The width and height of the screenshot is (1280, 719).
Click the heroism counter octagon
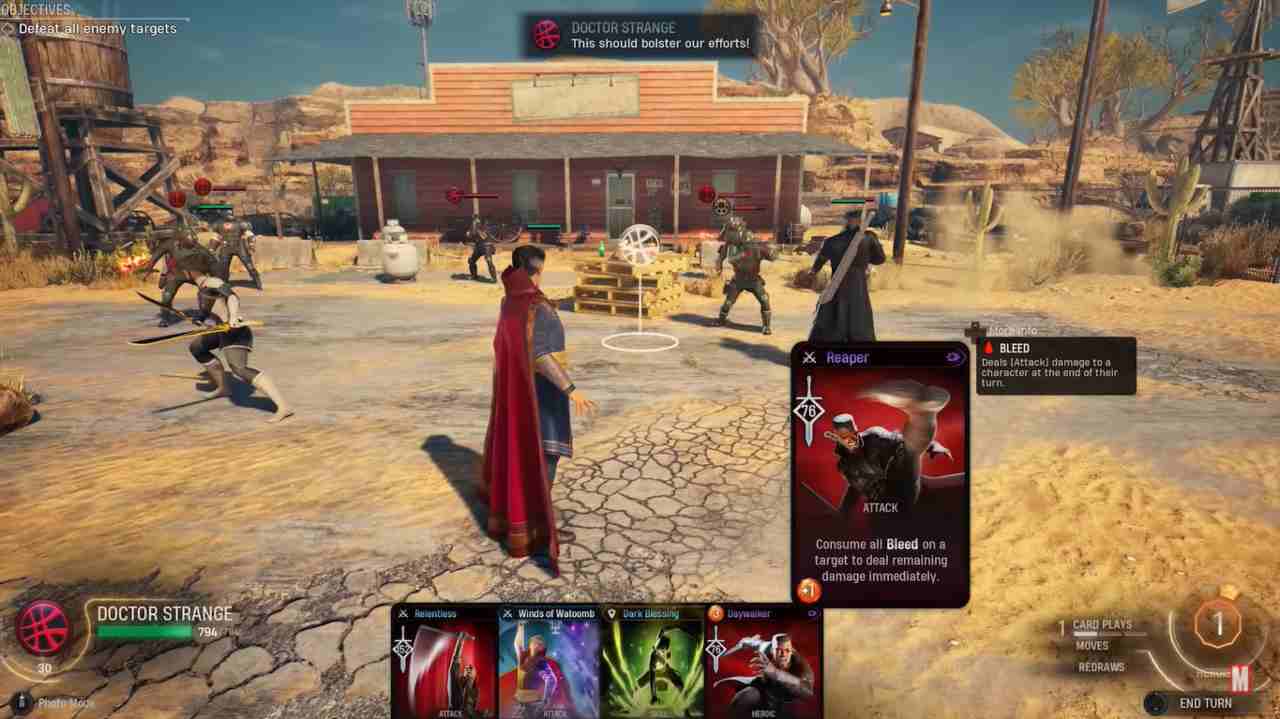1217,626
